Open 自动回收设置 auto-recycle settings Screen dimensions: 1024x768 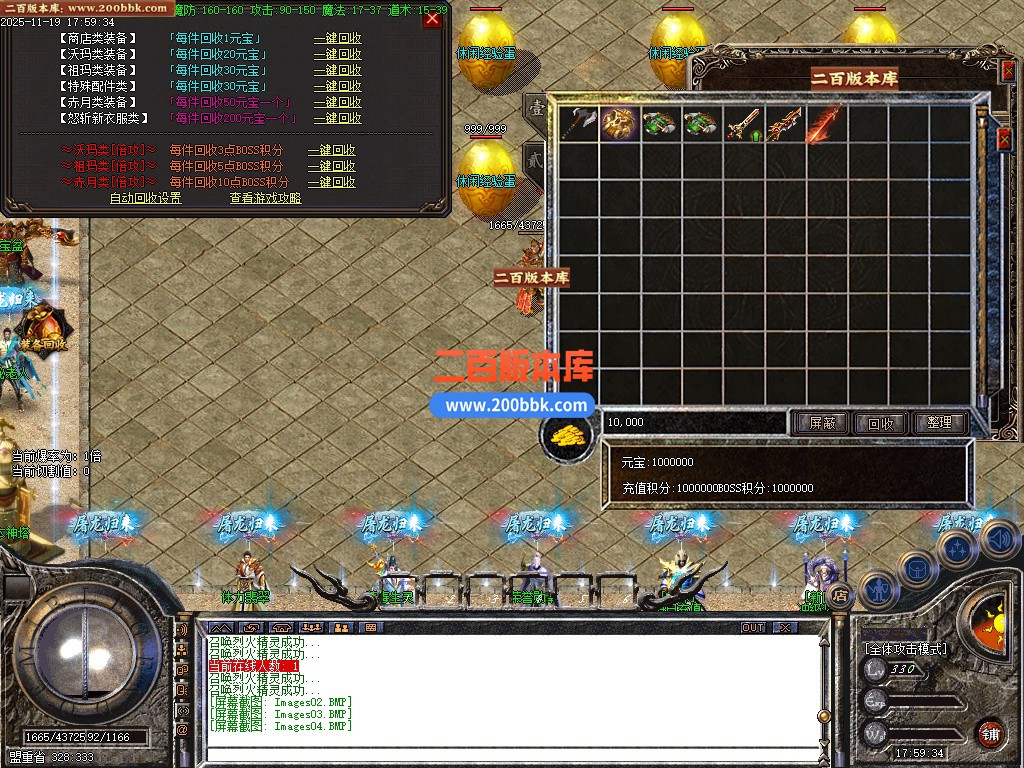click(x=146, y=198)
